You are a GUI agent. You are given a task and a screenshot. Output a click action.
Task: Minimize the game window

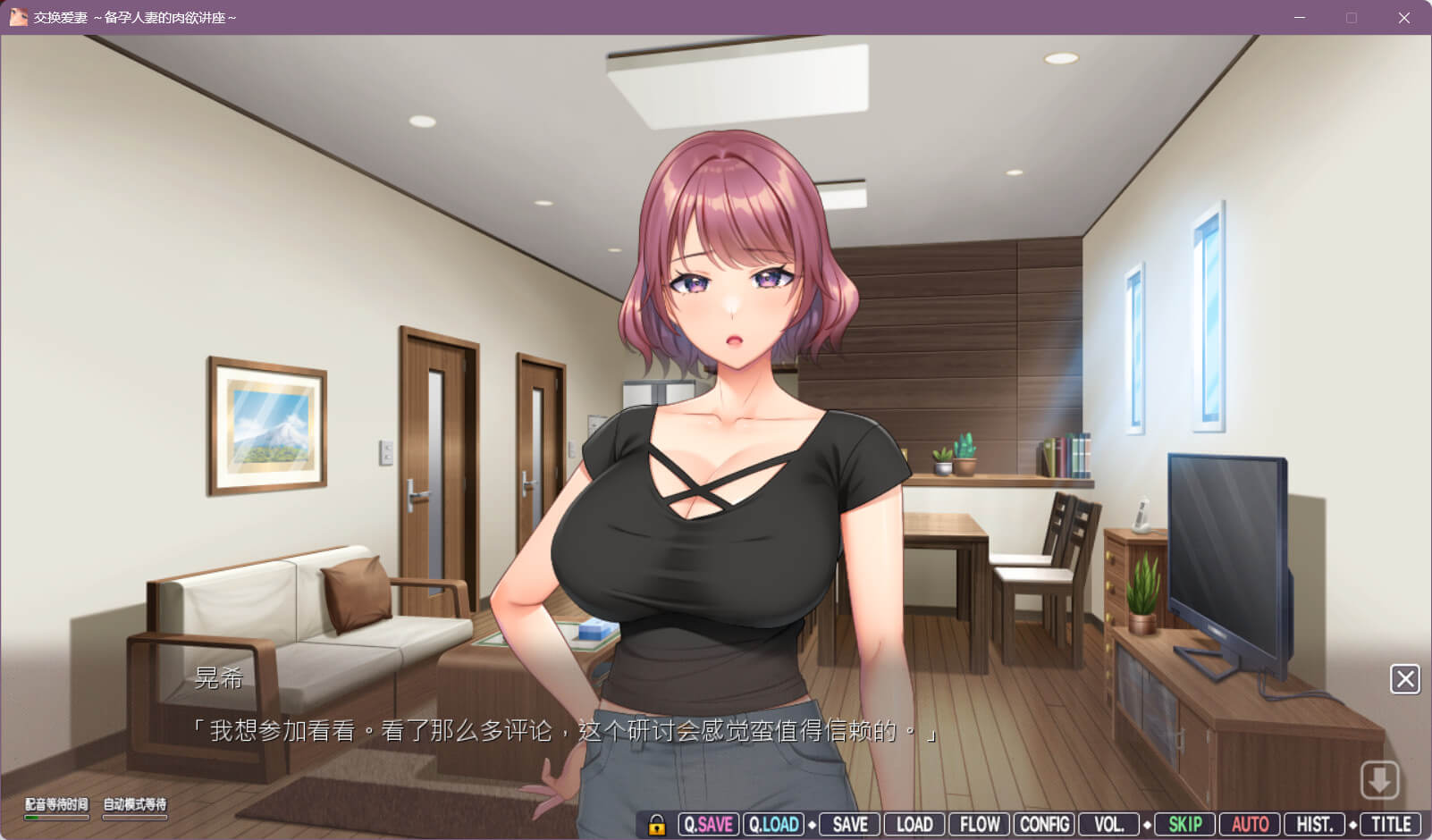1300,18
